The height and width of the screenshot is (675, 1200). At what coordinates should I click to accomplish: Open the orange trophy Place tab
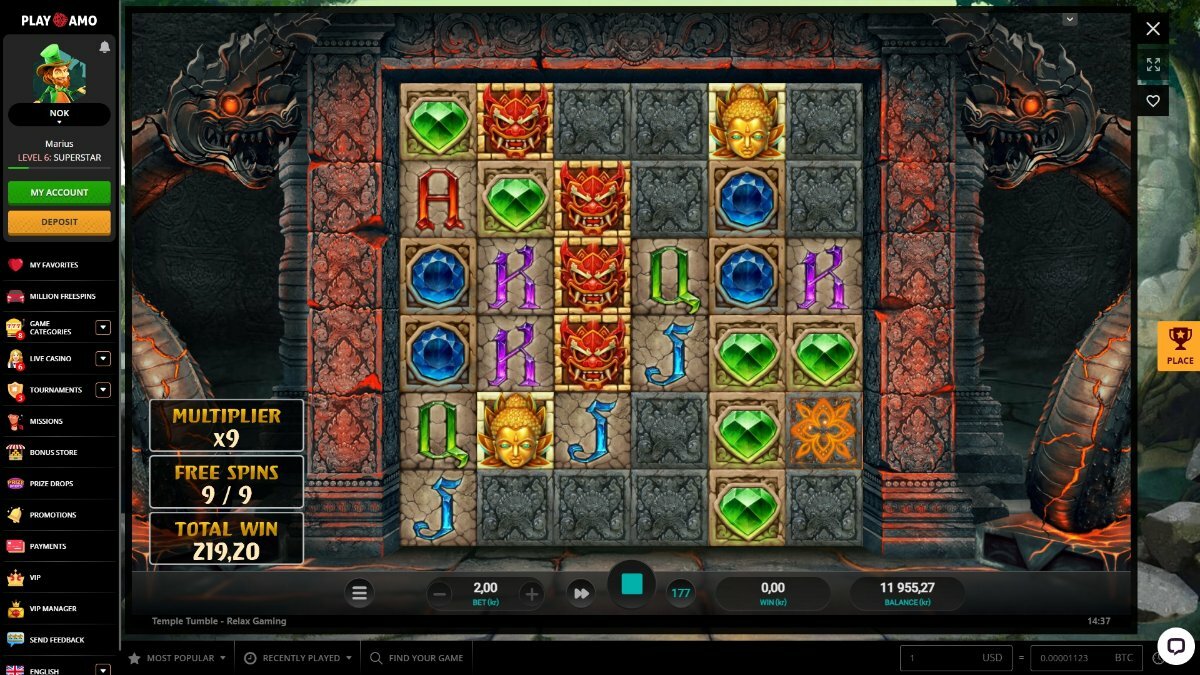click(x=1179, y=346)
